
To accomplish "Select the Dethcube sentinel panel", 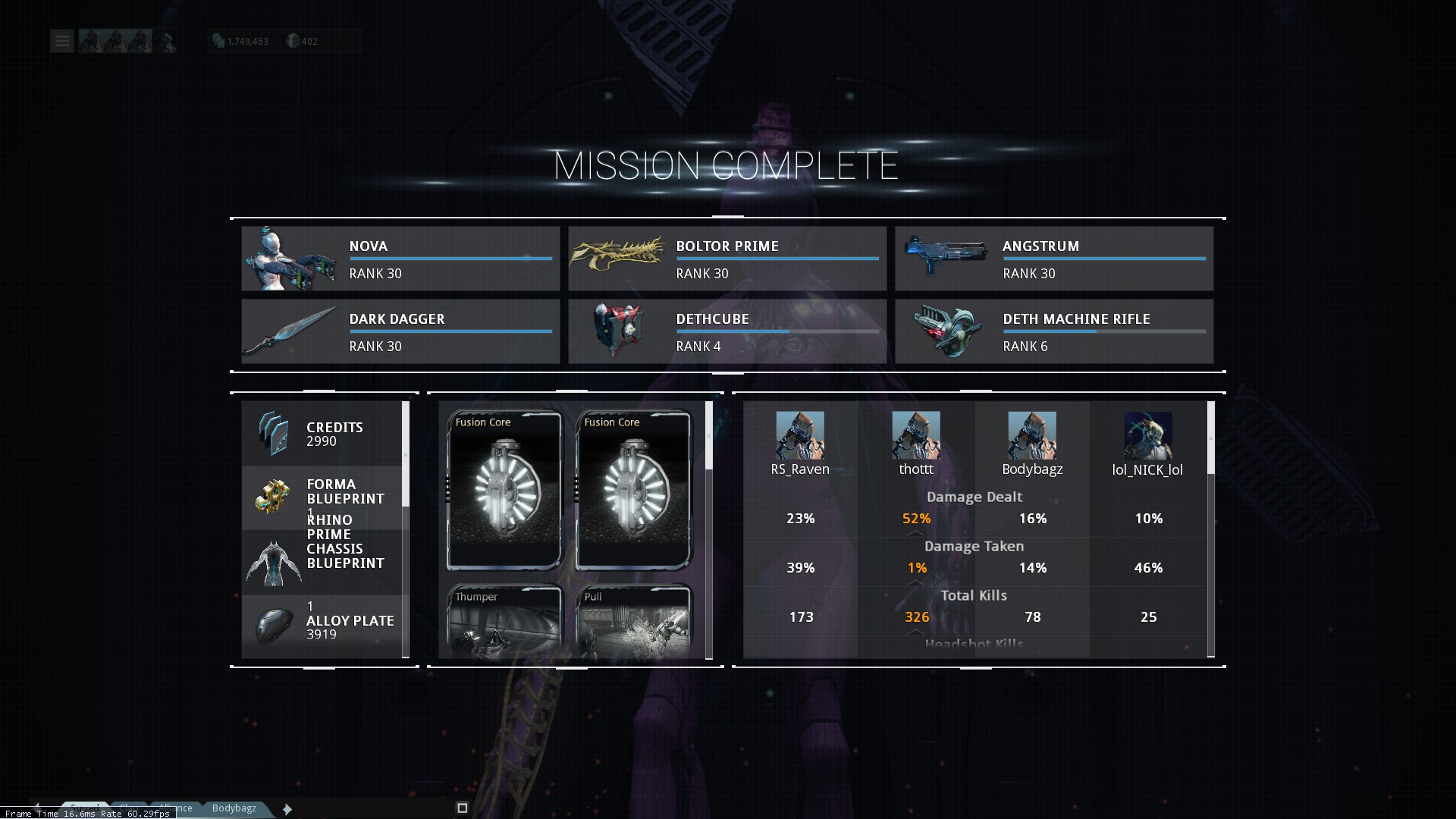I will point(727,331).
